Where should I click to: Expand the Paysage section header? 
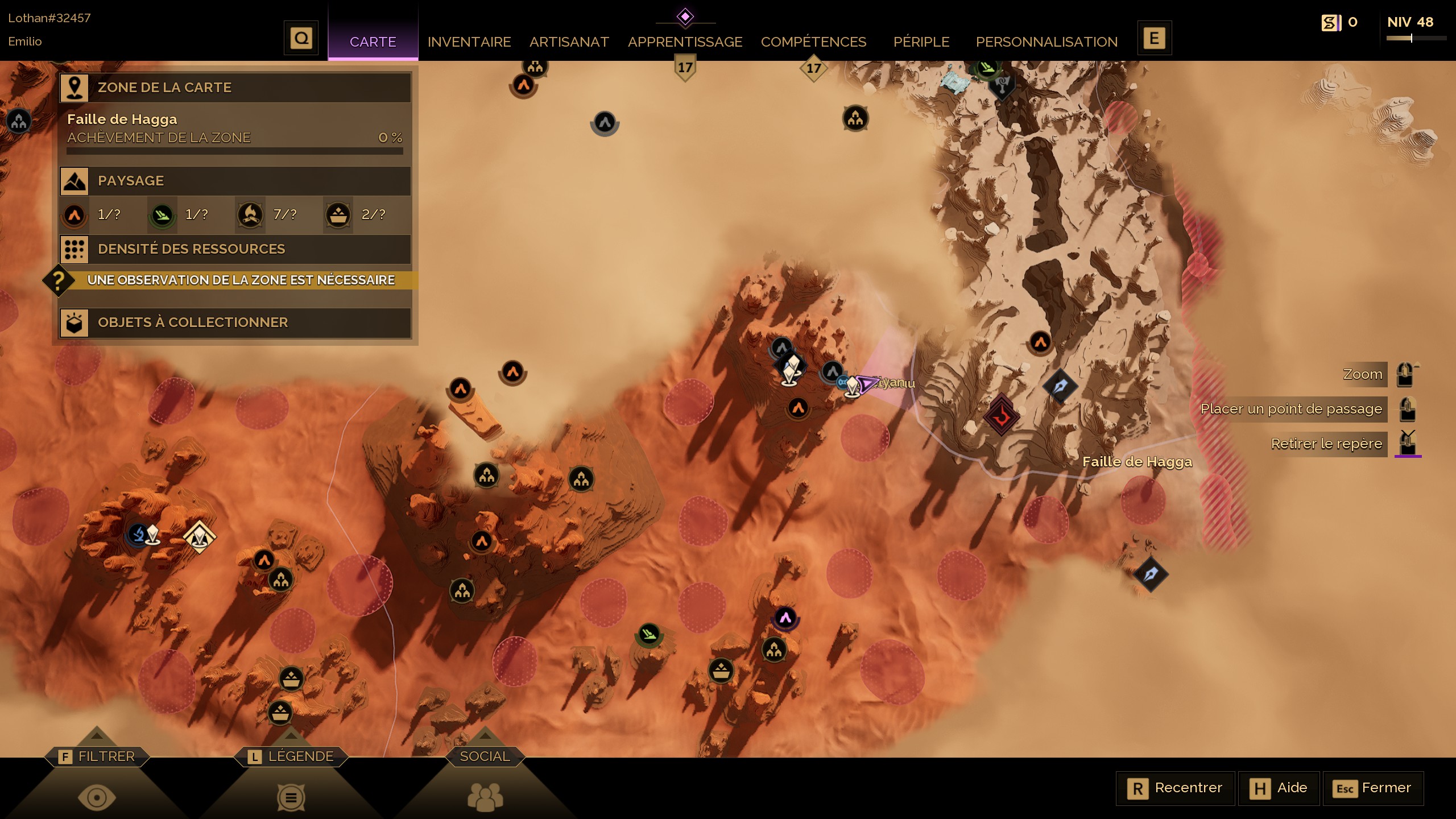pos(235,181)
